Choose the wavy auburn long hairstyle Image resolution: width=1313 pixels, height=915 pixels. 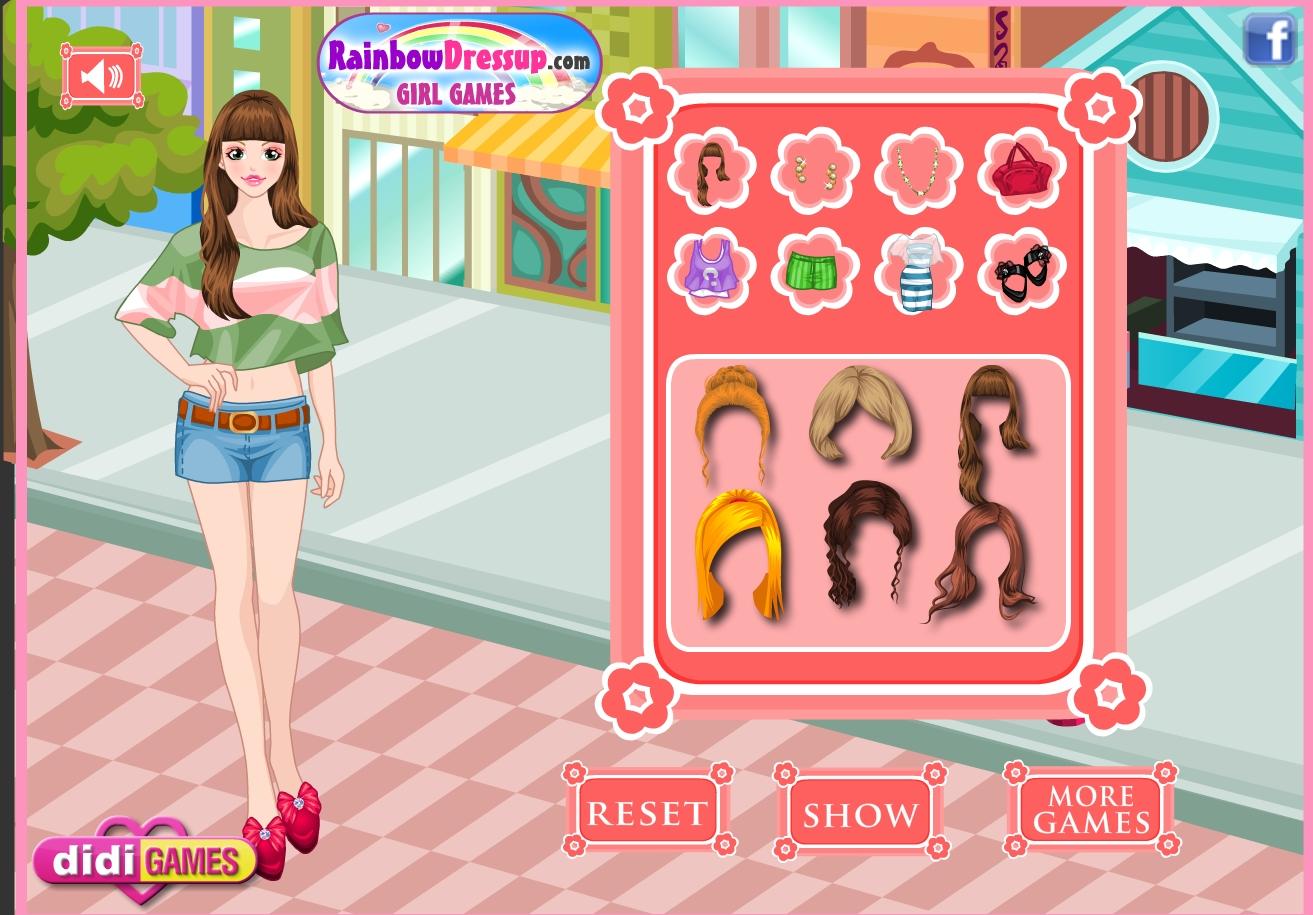click(x=986, y=560)
